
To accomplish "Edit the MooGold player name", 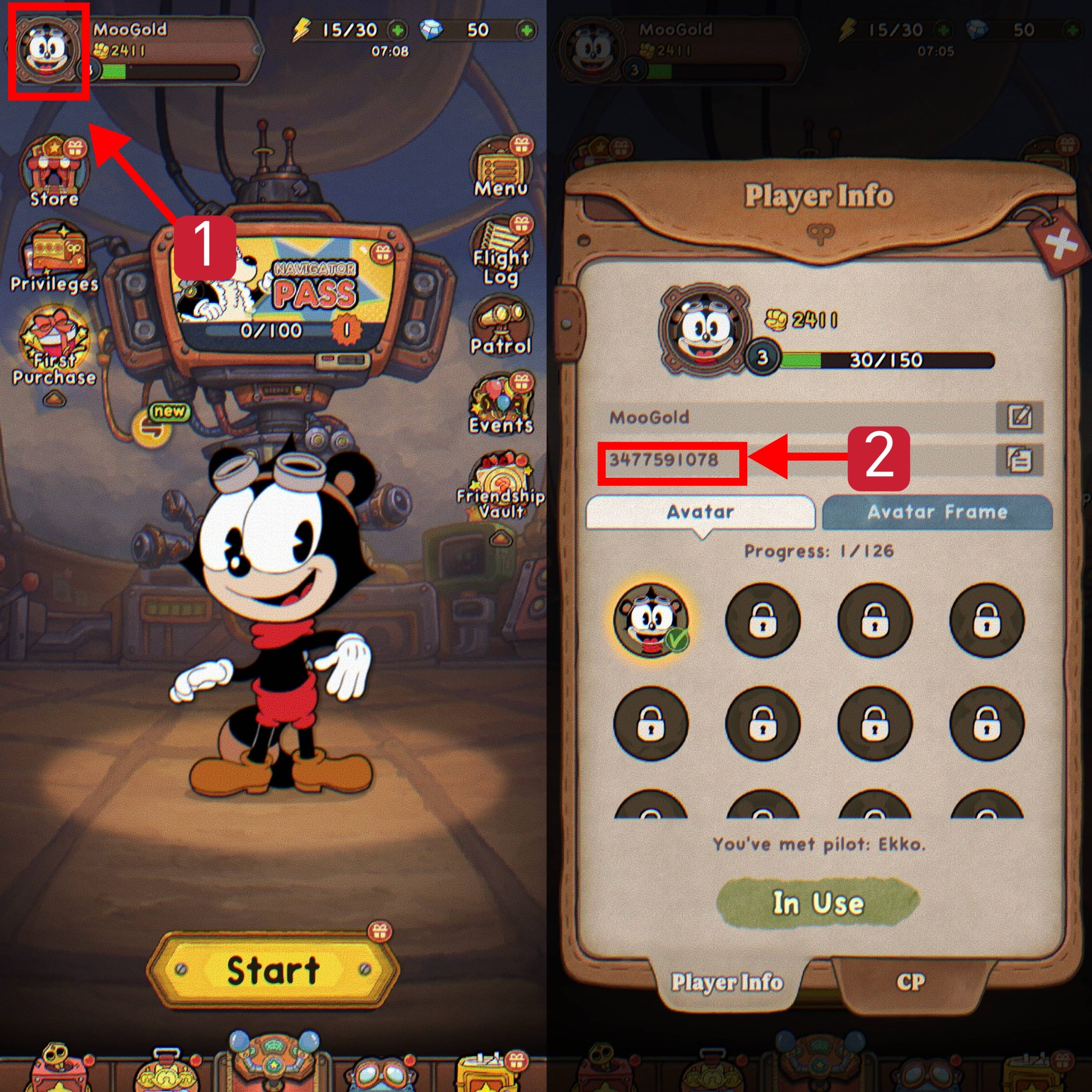I will click(x=1019, y=417).
